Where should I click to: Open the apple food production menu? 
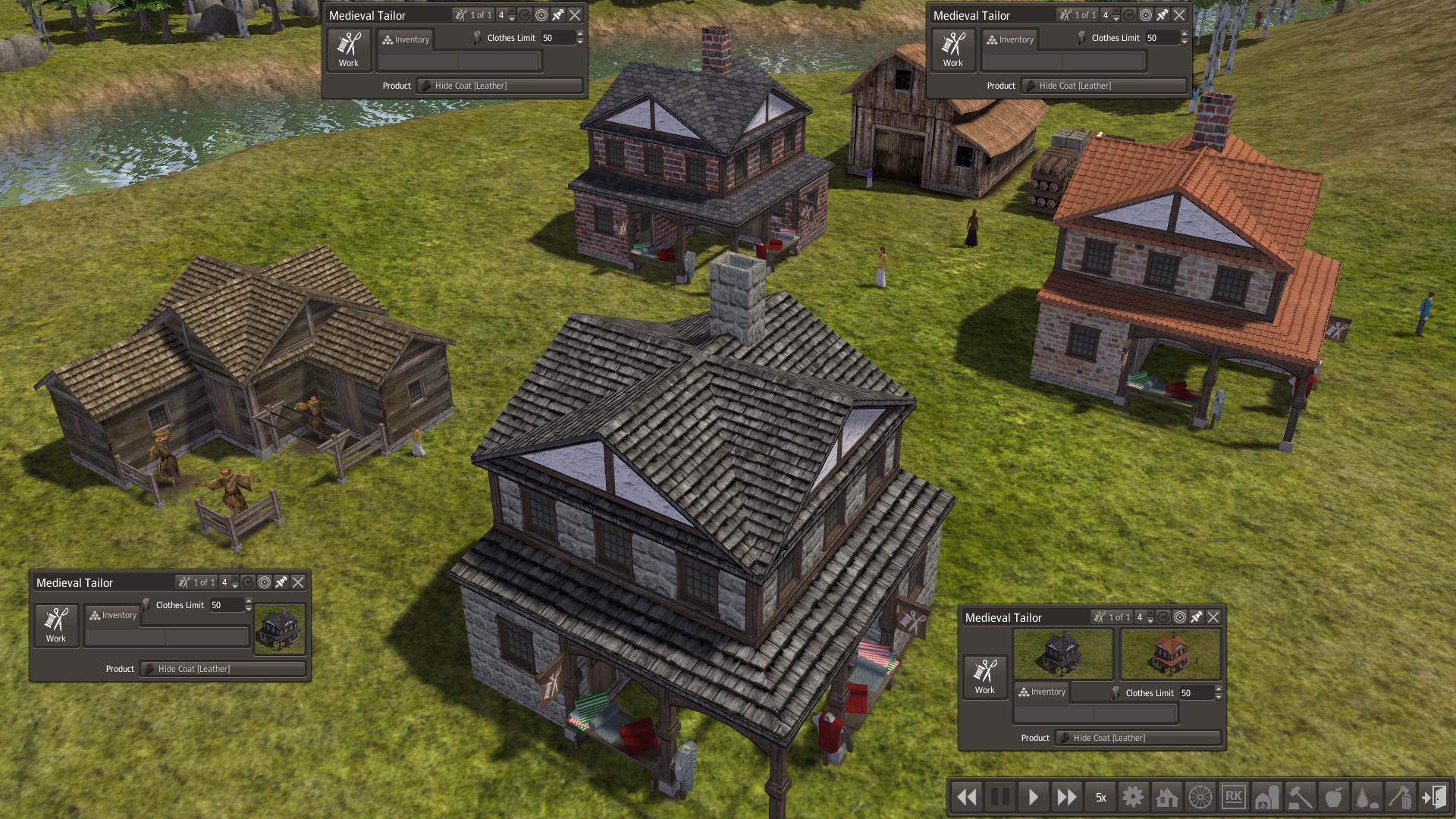(1334, 797)
